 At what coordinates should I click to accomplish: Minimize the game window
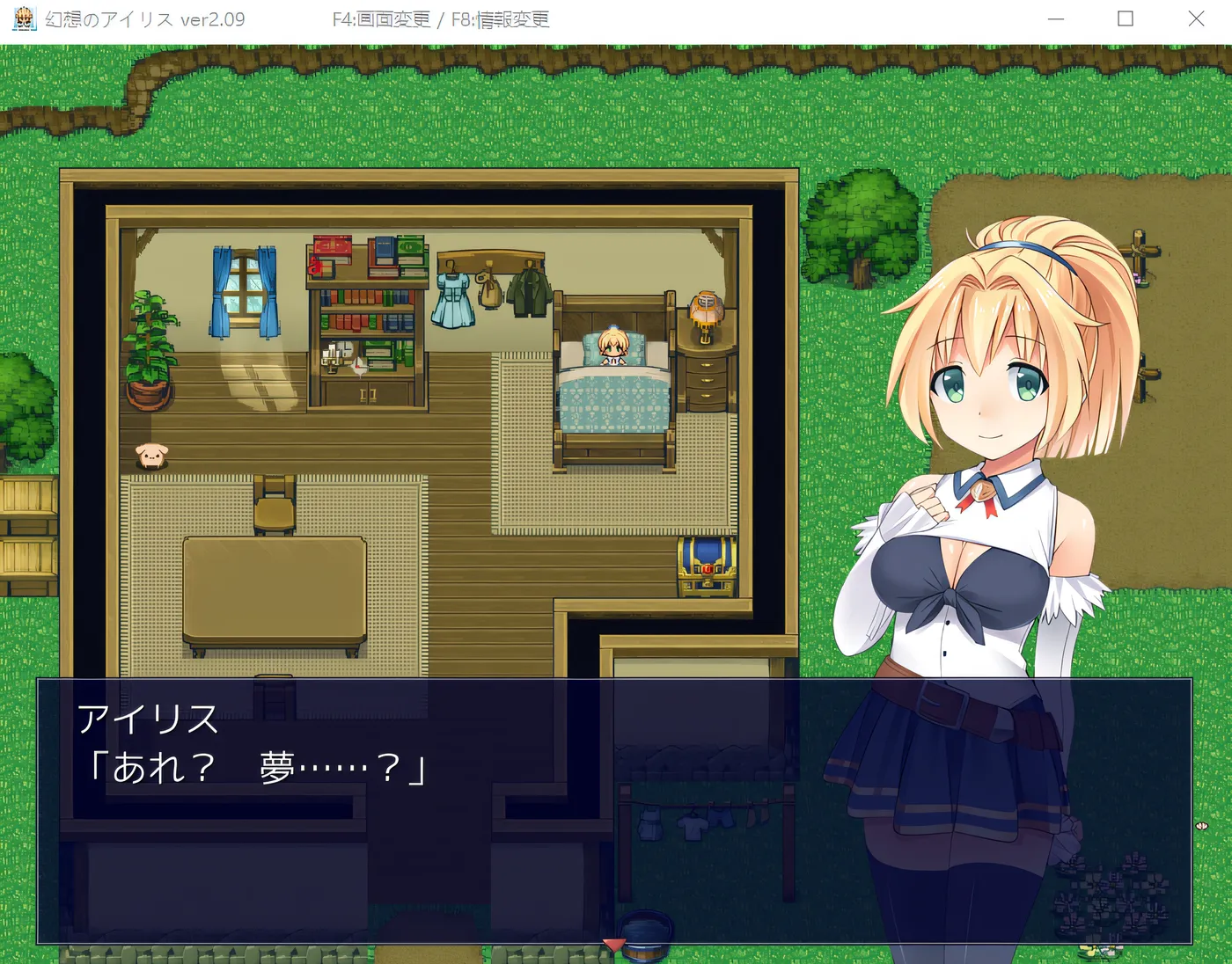1056,19
